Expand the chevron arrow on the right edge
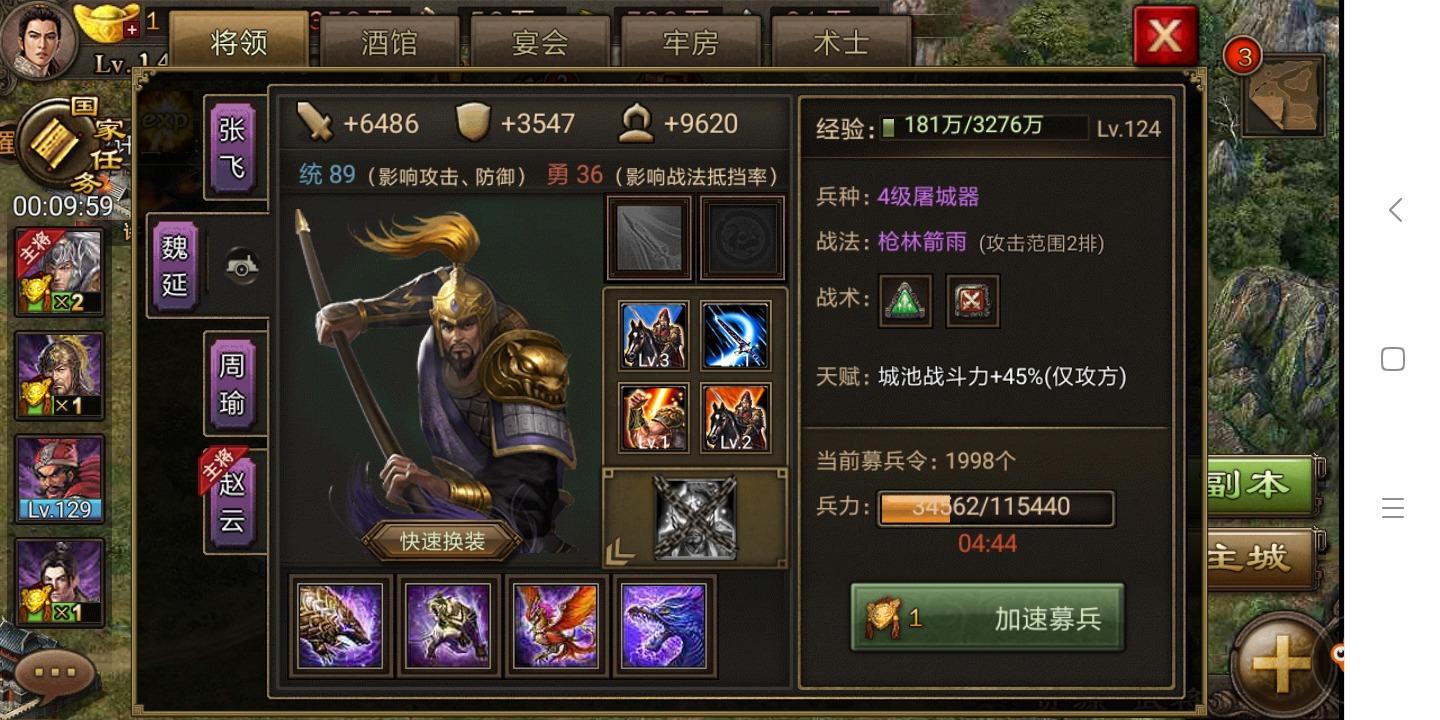This screenshot has width=1440, height=720. click(1395, 210)
